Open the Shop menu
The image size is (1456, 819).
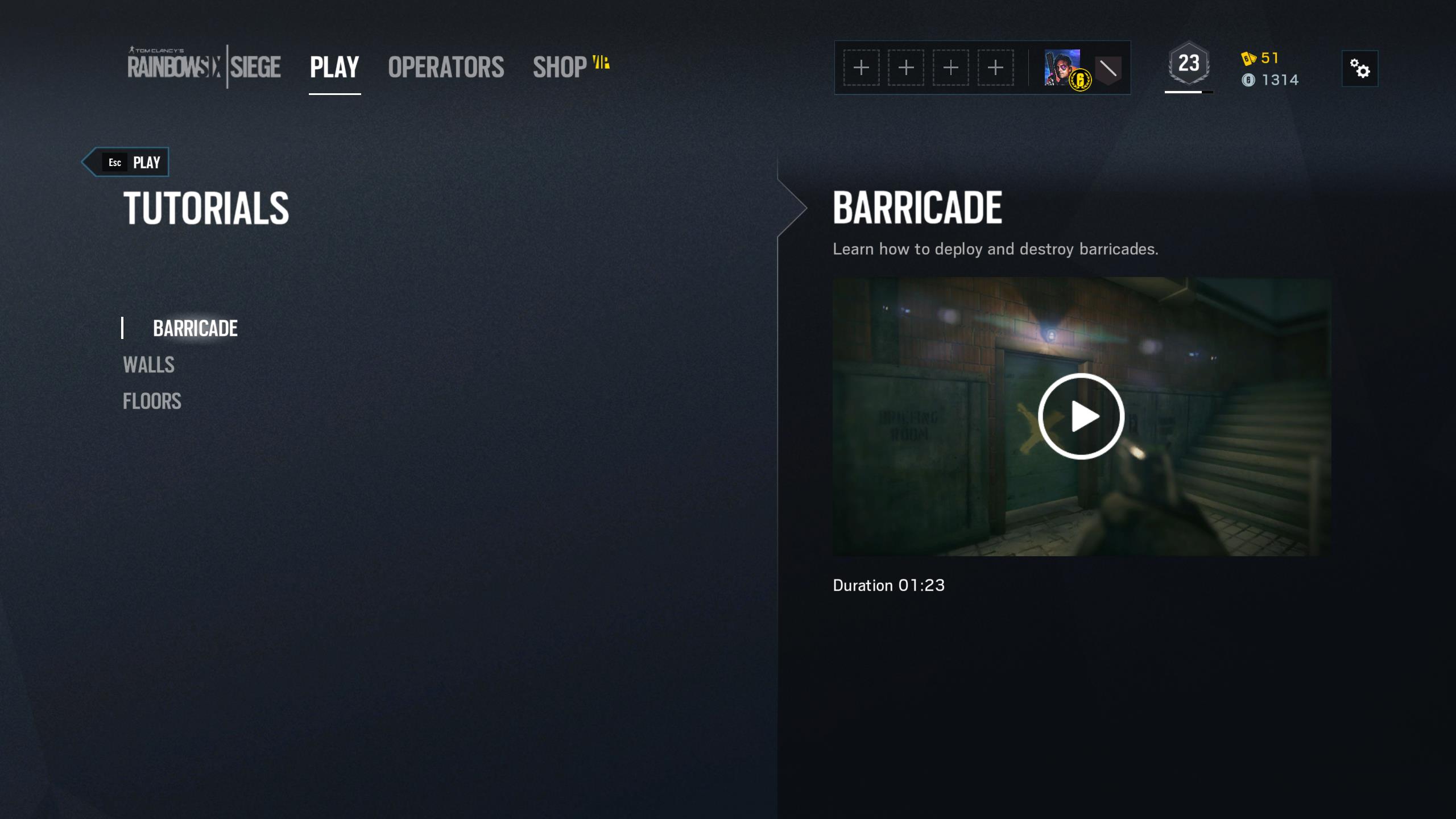(x=559, y=67)
